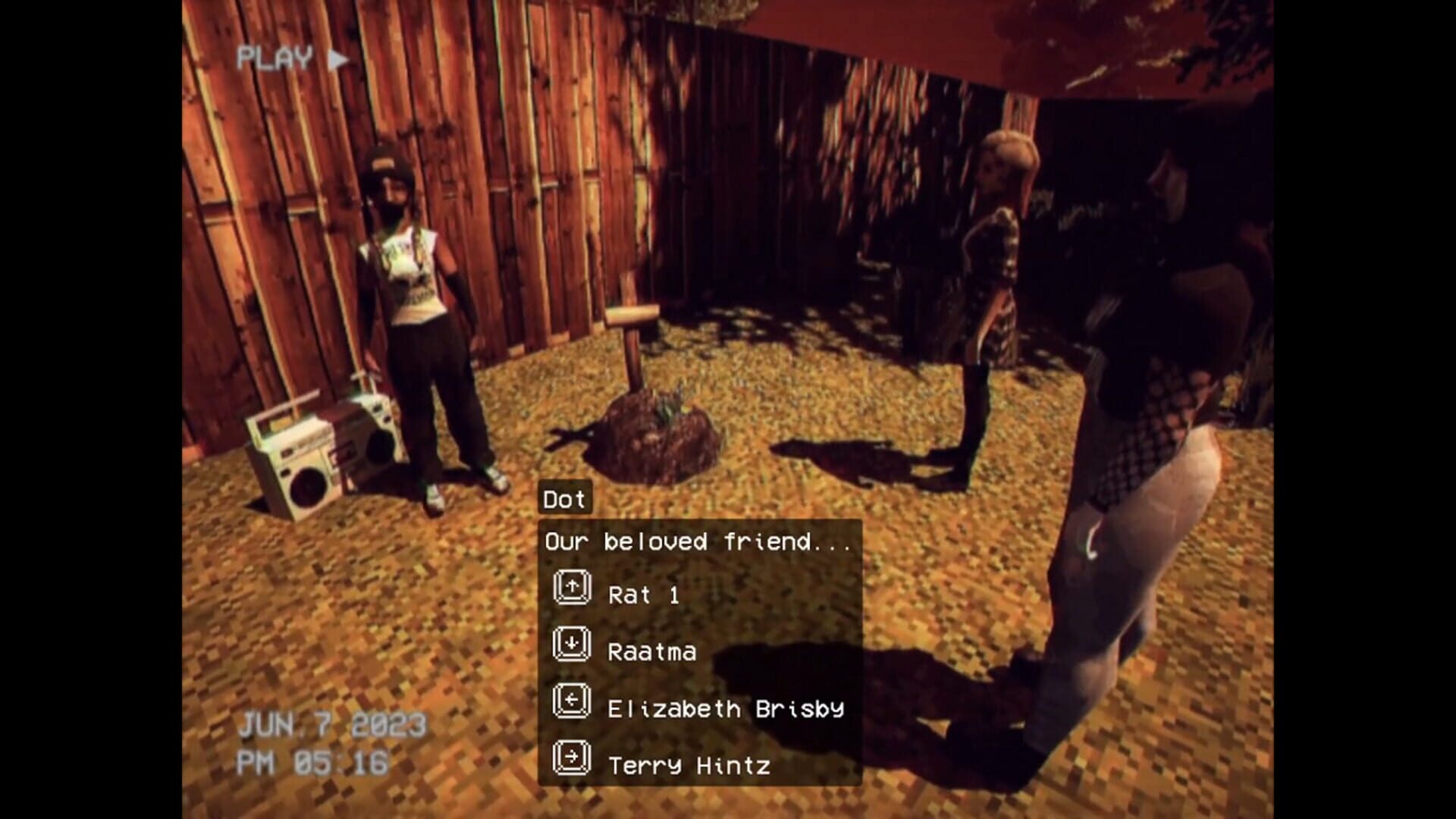
Task: Click the text Our beloved friend
Action: (x=698, y=542)
